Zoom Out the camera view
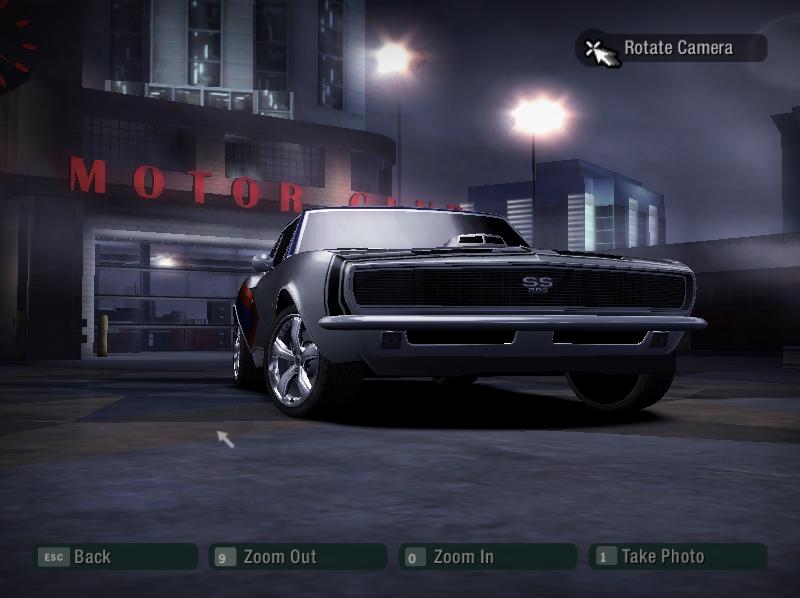Image resolution: width=800 pixels, height=598 pixels. [297, 557]
